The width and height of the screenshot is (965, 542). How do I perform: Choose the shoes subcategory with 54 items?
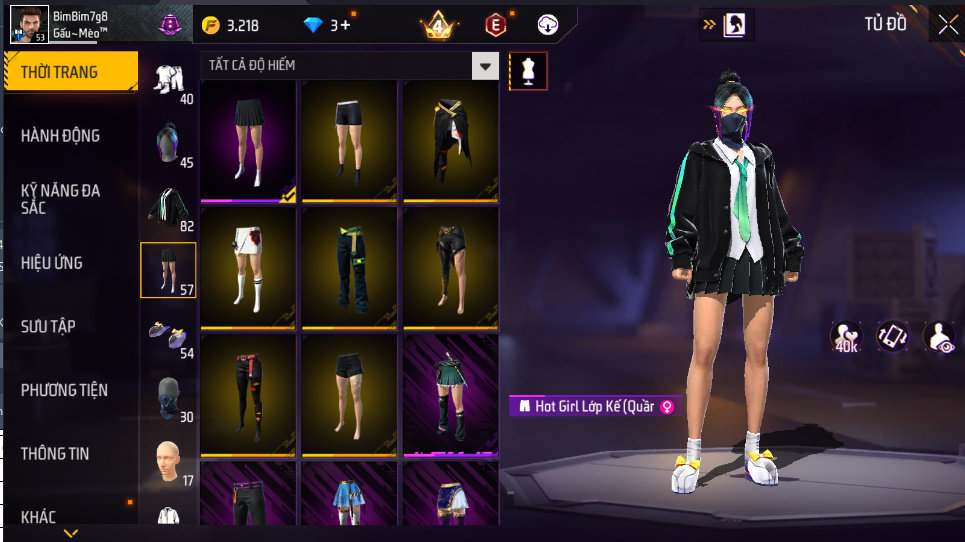click(x=168, y=333)
